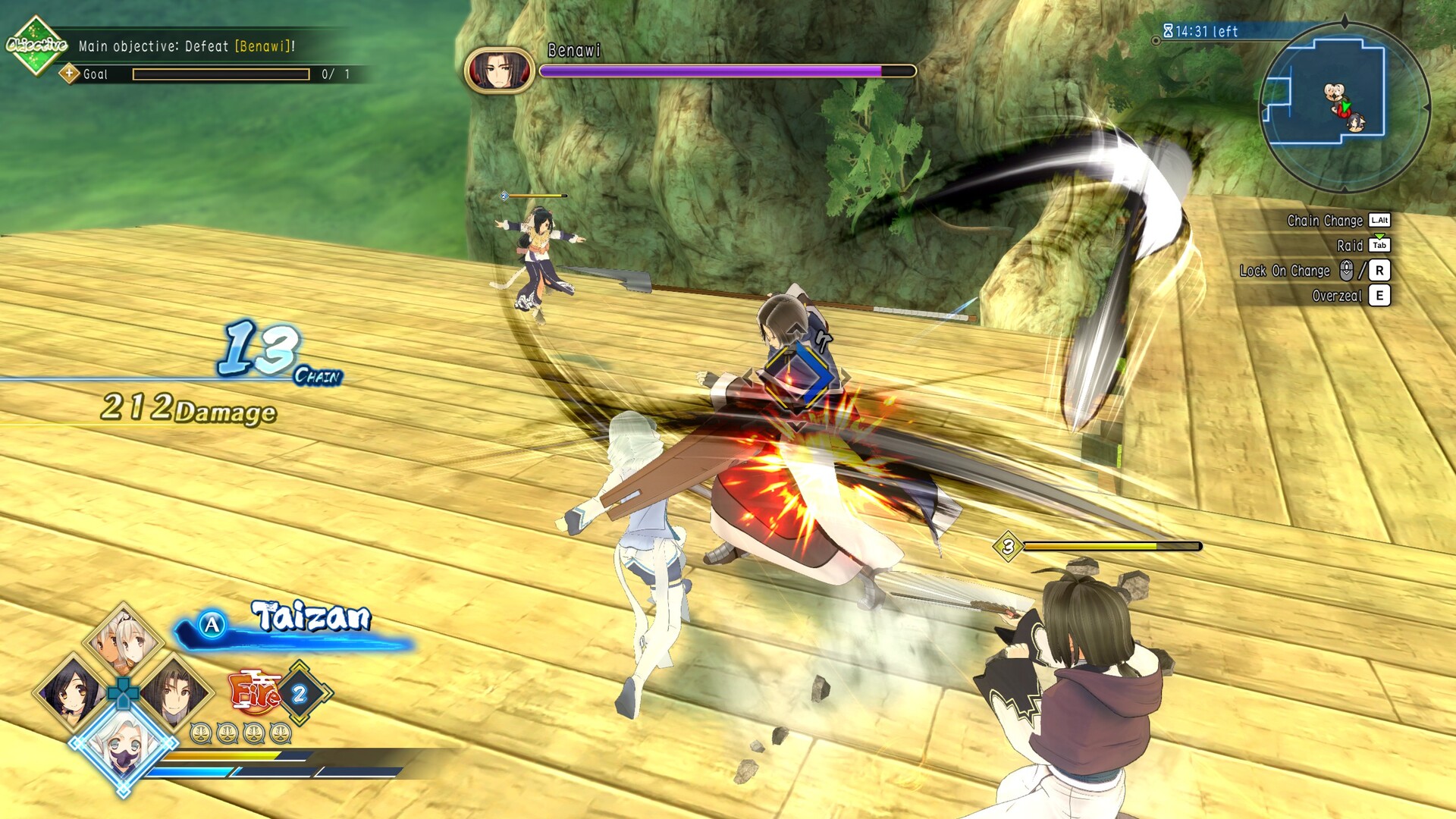1456x819 pixels.
Task: Select the brown-haired man party portrait
Action: [175, 692]
